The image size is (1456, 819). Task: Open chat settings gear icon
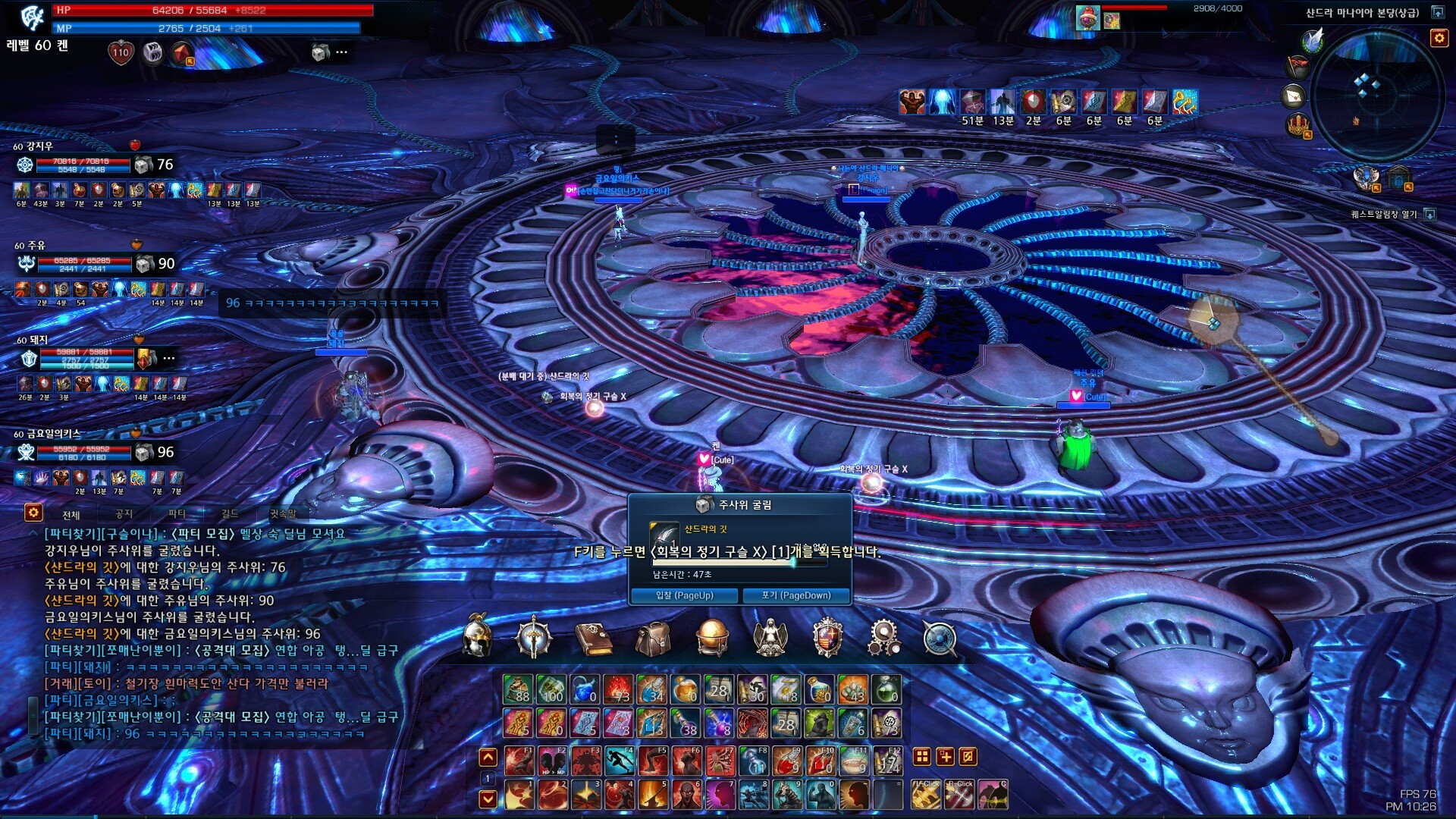33,513
